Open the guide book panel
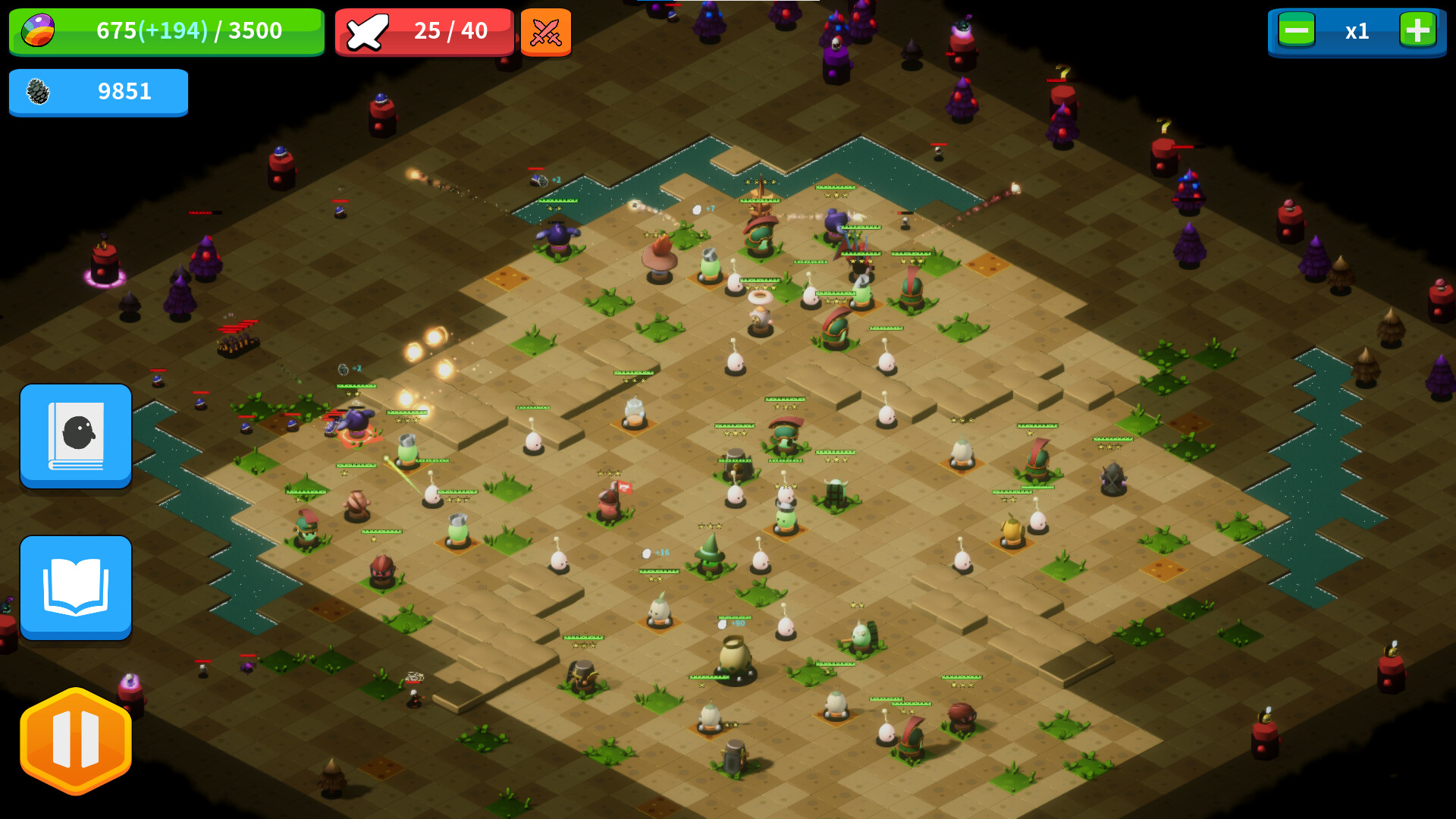1456x819 pixels. tap(76, 588)
